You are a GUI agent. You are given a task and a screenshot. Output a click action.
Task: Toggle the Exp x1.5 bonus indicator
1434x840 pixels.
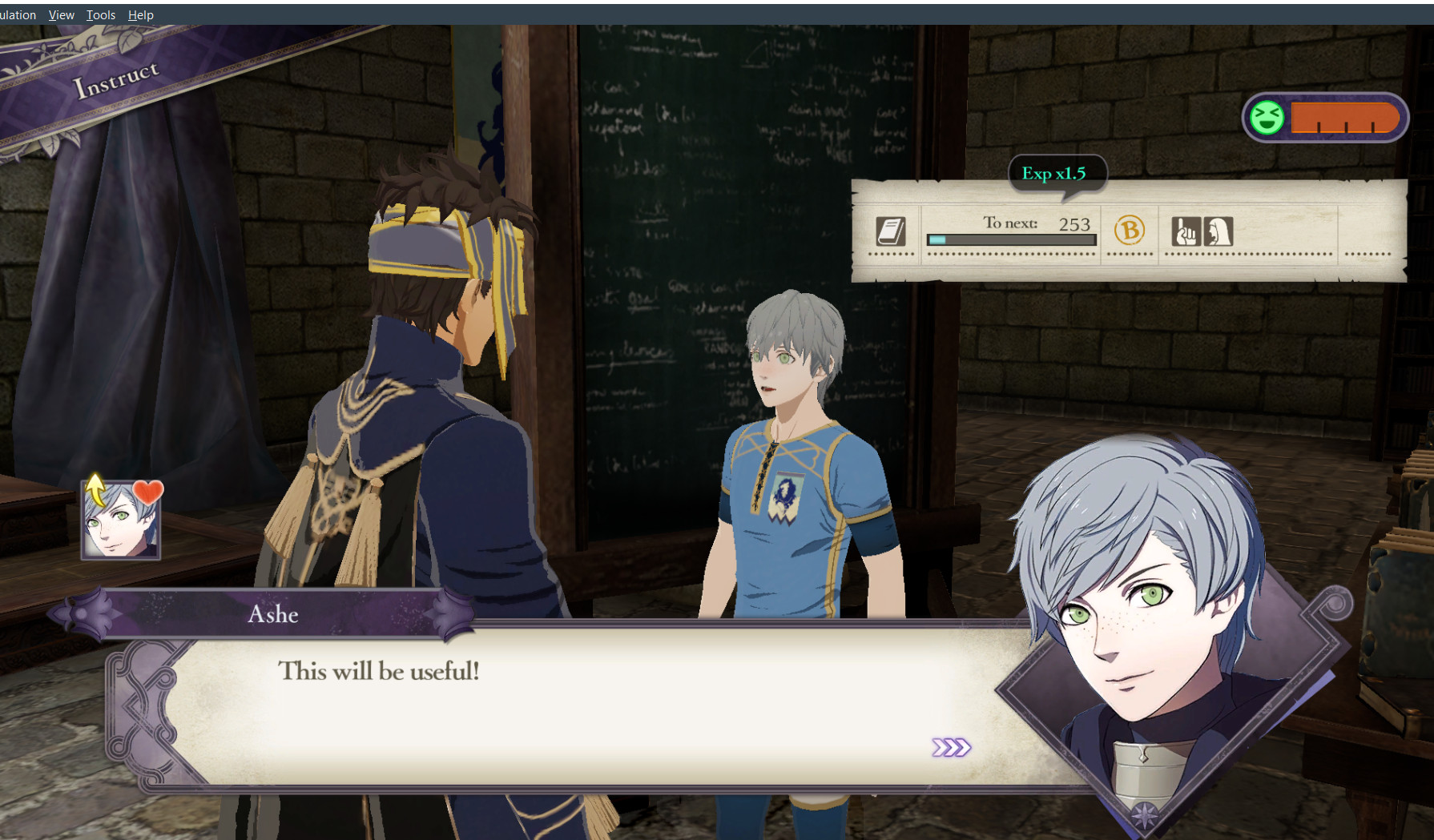pyautogui.click(x=1058, y=173)
